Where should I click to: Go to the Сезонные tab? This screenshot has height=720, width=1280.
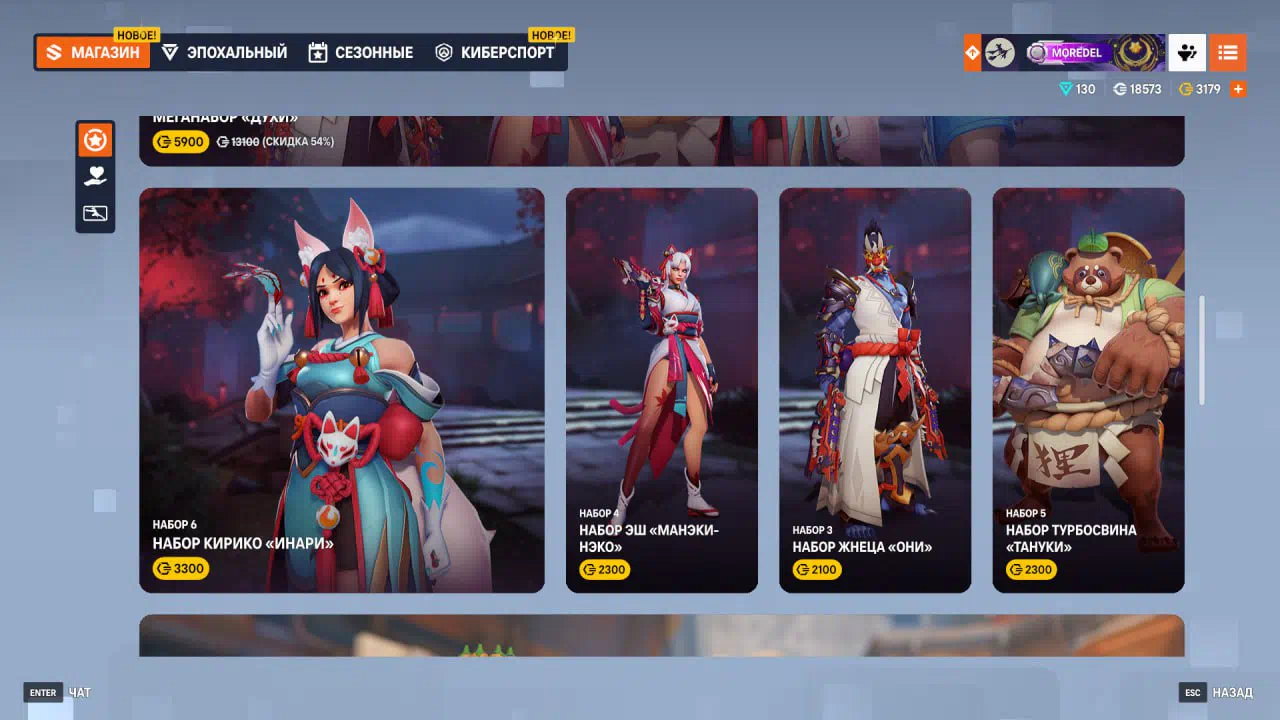coord(360,53)
